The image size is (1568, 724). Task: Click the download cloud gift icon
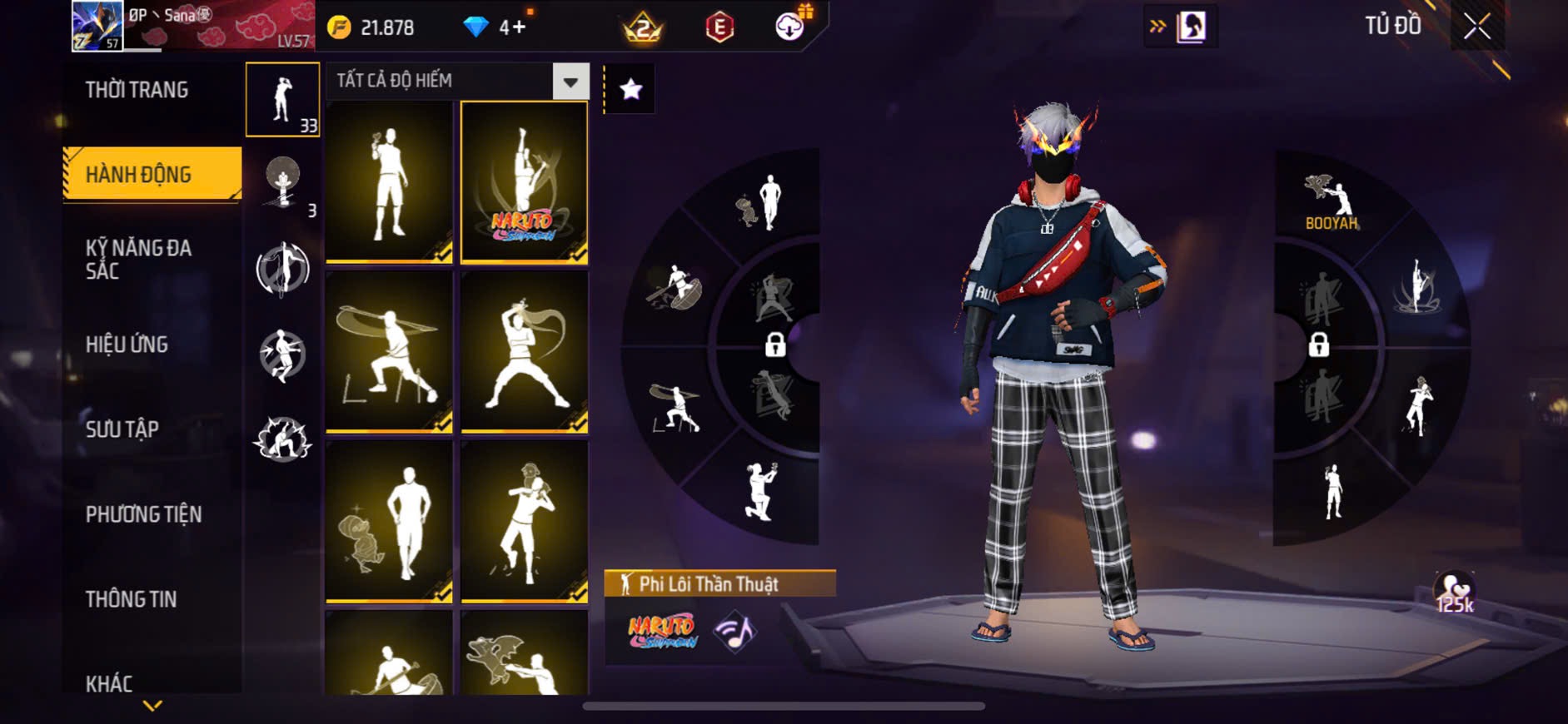coord(789,26)
